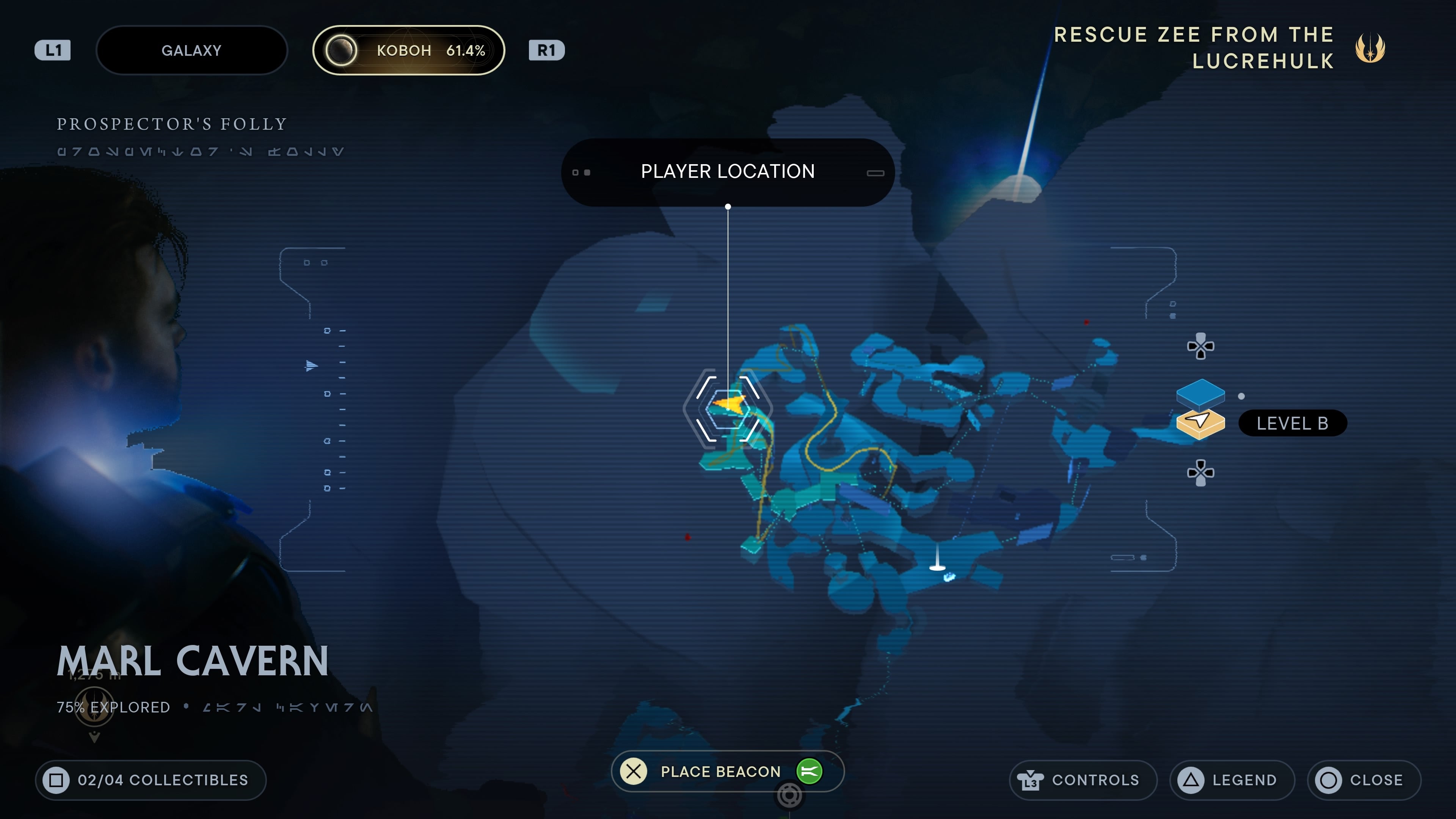Click the R1 shoulder button label
Viewport: 1456px width, 819px height.
coord(546,50)
